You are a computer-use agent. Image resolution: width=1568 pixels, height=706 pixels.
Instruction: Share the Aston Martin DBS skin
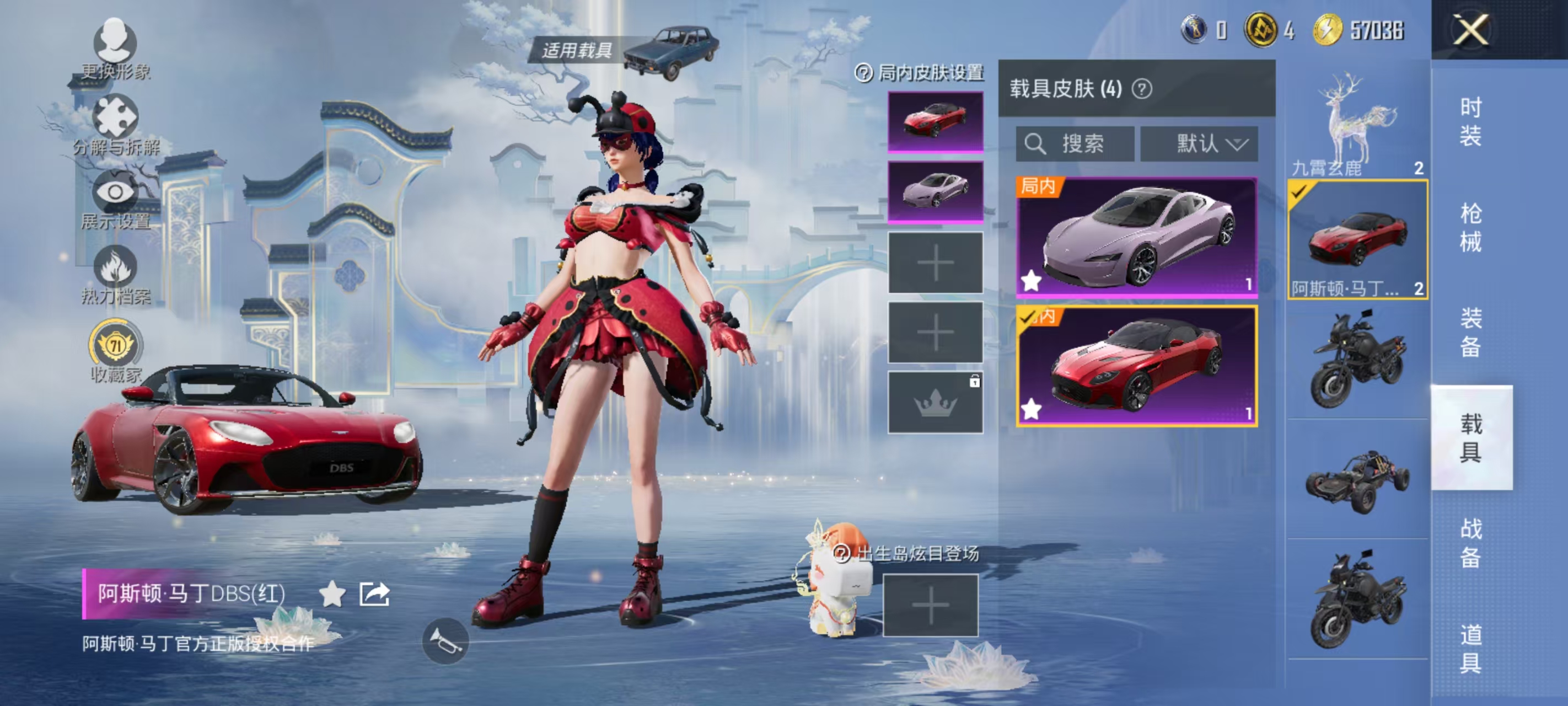[x=374, y=593]
